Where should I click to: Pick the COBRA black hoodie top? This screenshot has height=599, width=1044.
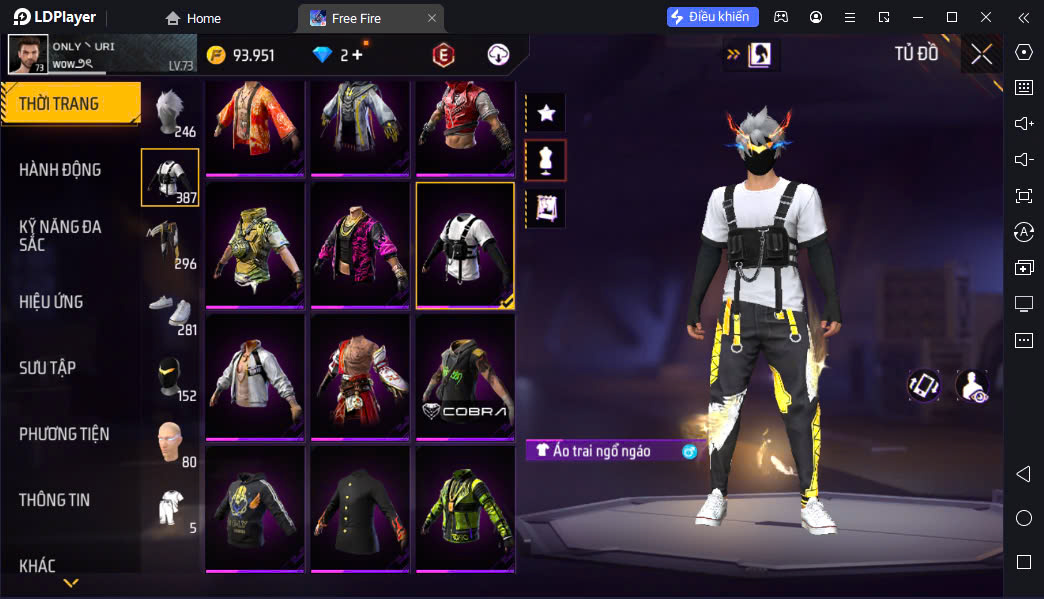click(x=465, y=377)
